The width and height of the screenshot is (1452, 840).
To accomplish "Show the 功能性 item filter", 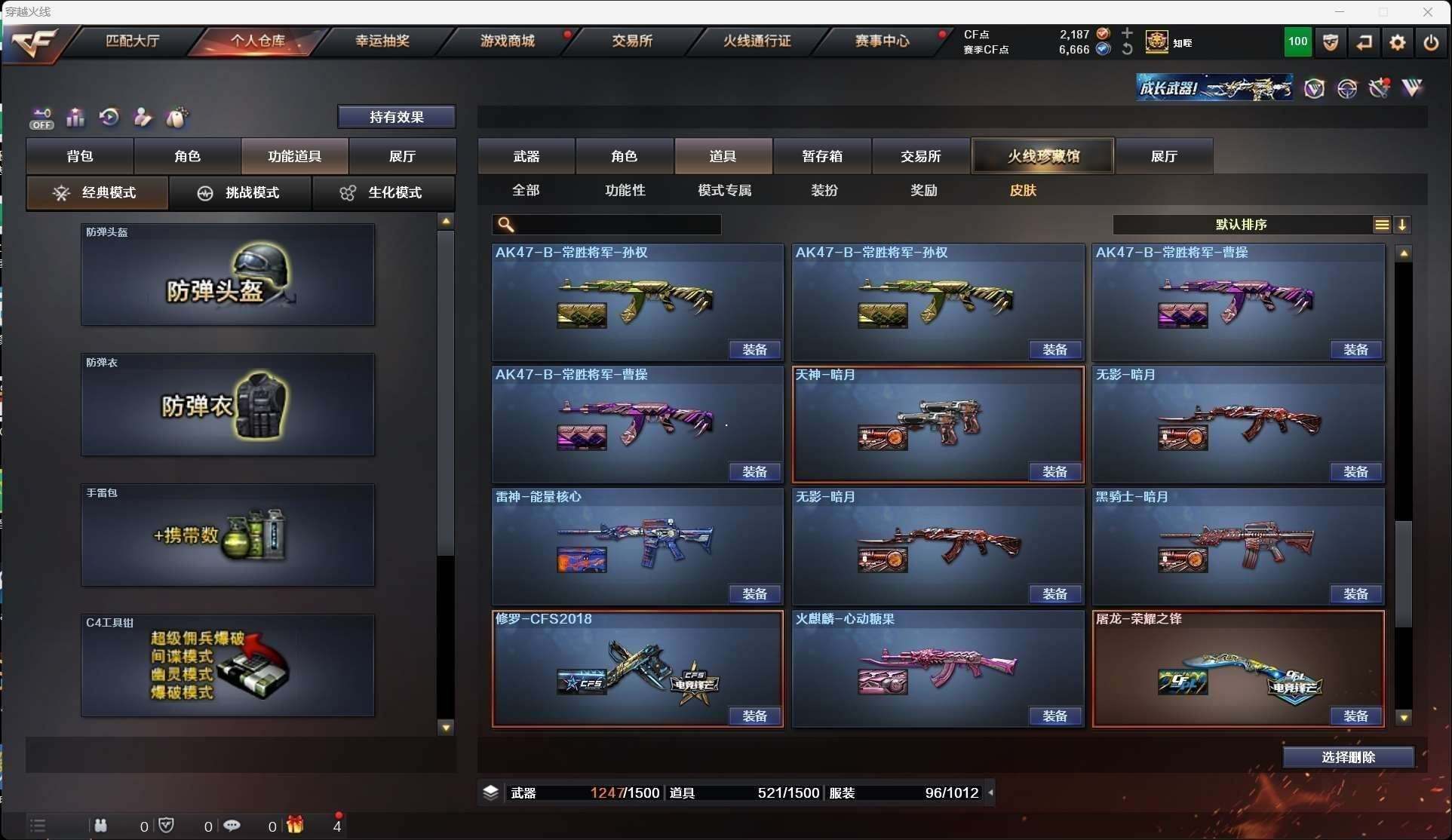I will 625,190.
